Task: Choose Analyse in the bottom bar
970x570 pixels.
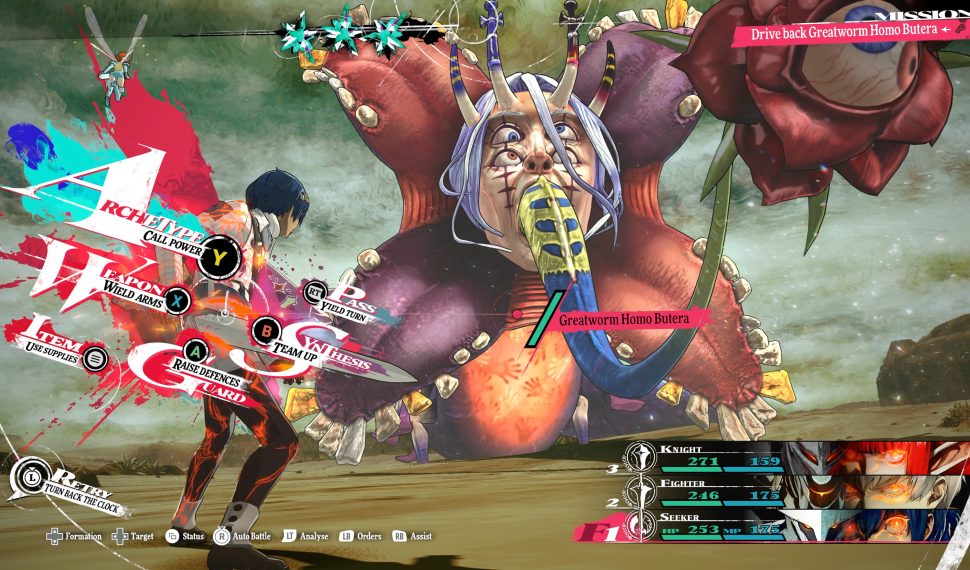Action: click(306, 536)
